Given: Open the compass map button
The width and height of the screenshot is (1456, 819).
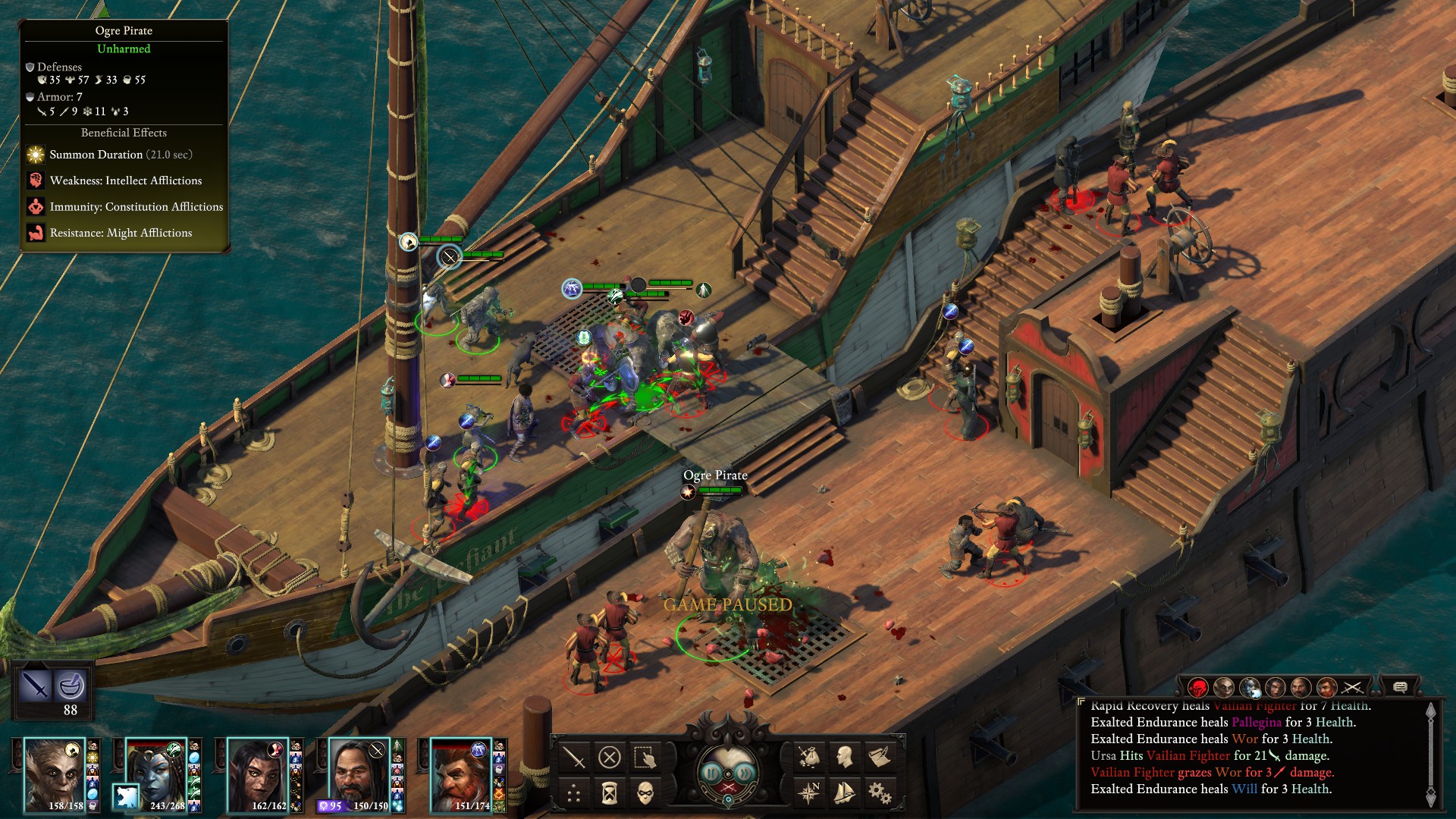Looking at the screenshot, I should 808,793.
